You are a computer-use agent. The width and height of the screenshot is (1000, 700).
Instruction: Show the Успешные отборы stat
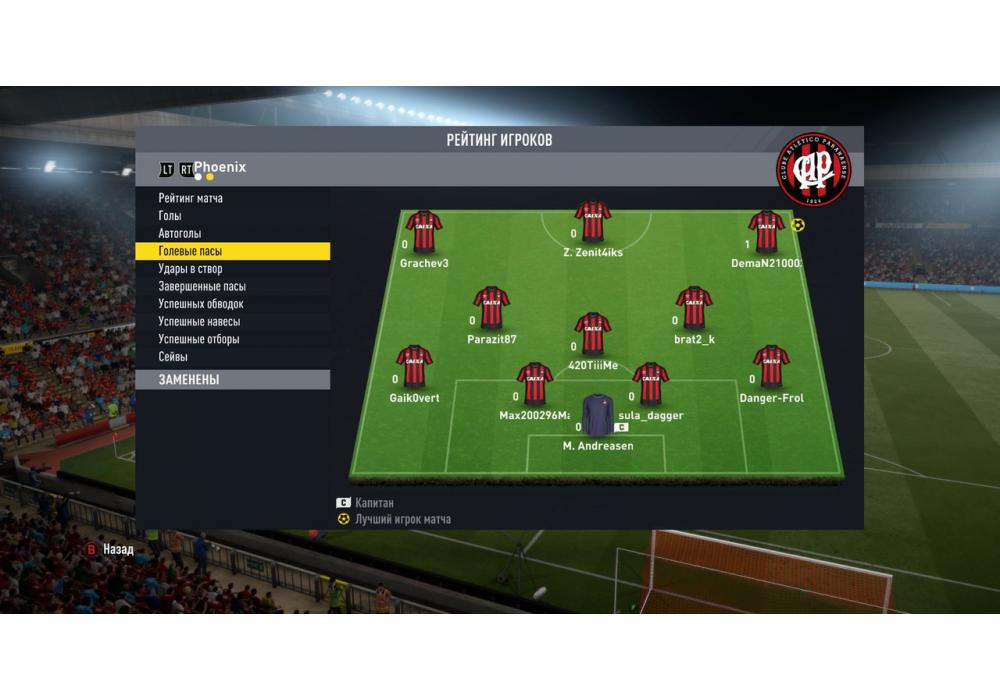[x=198, y=339]
